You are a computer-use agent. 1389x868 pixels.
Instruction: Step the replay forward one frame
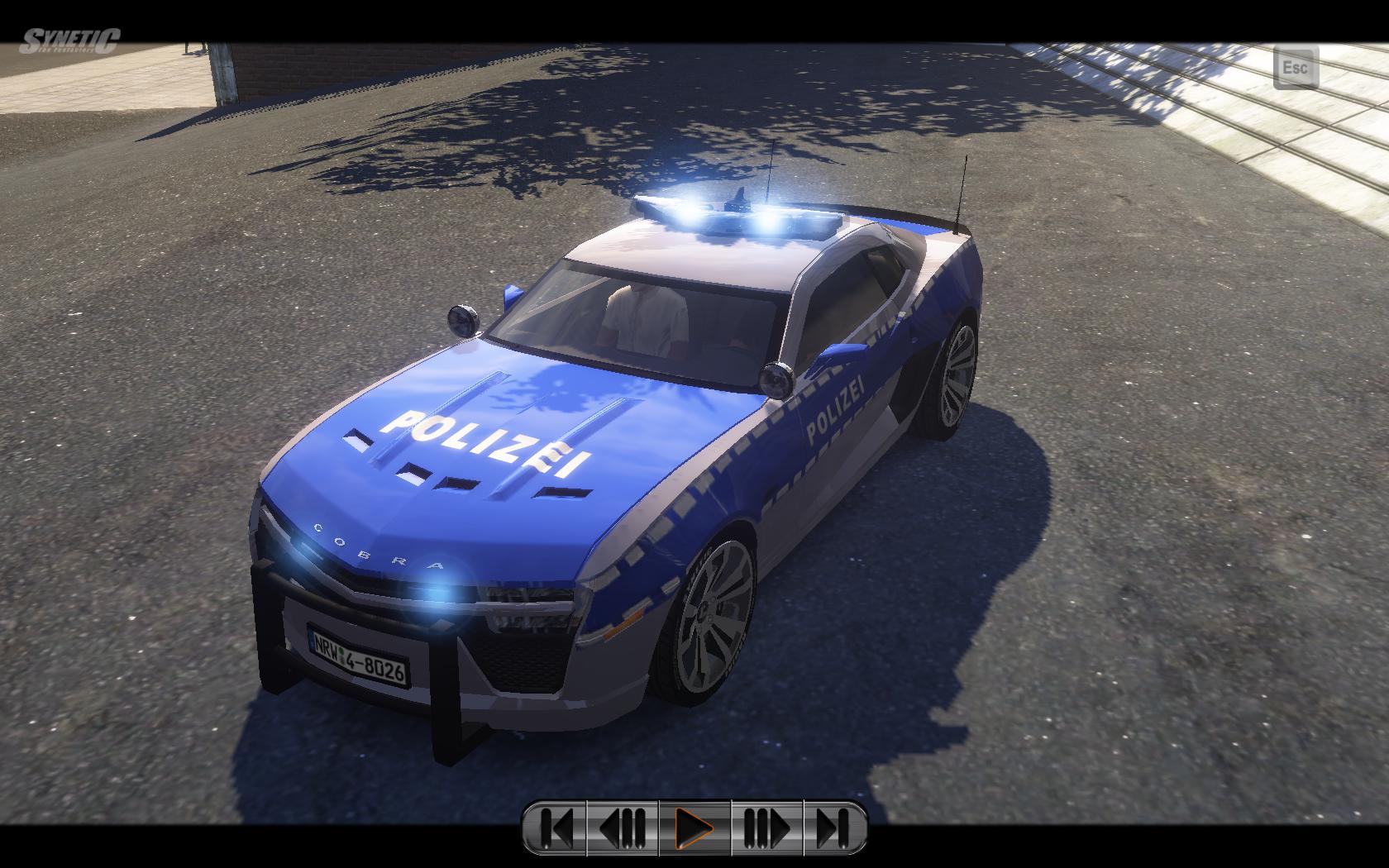(766, 826)
